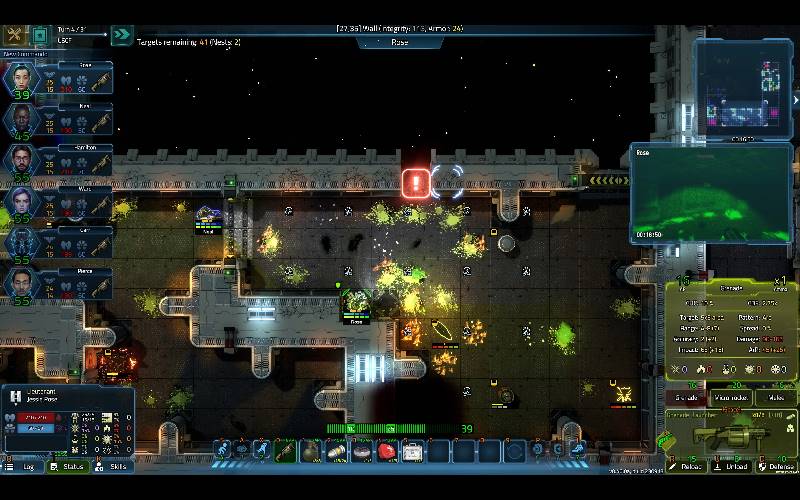Select Rose's squad portrait
This screenshot has width=800, height=500.
[21, 80]
